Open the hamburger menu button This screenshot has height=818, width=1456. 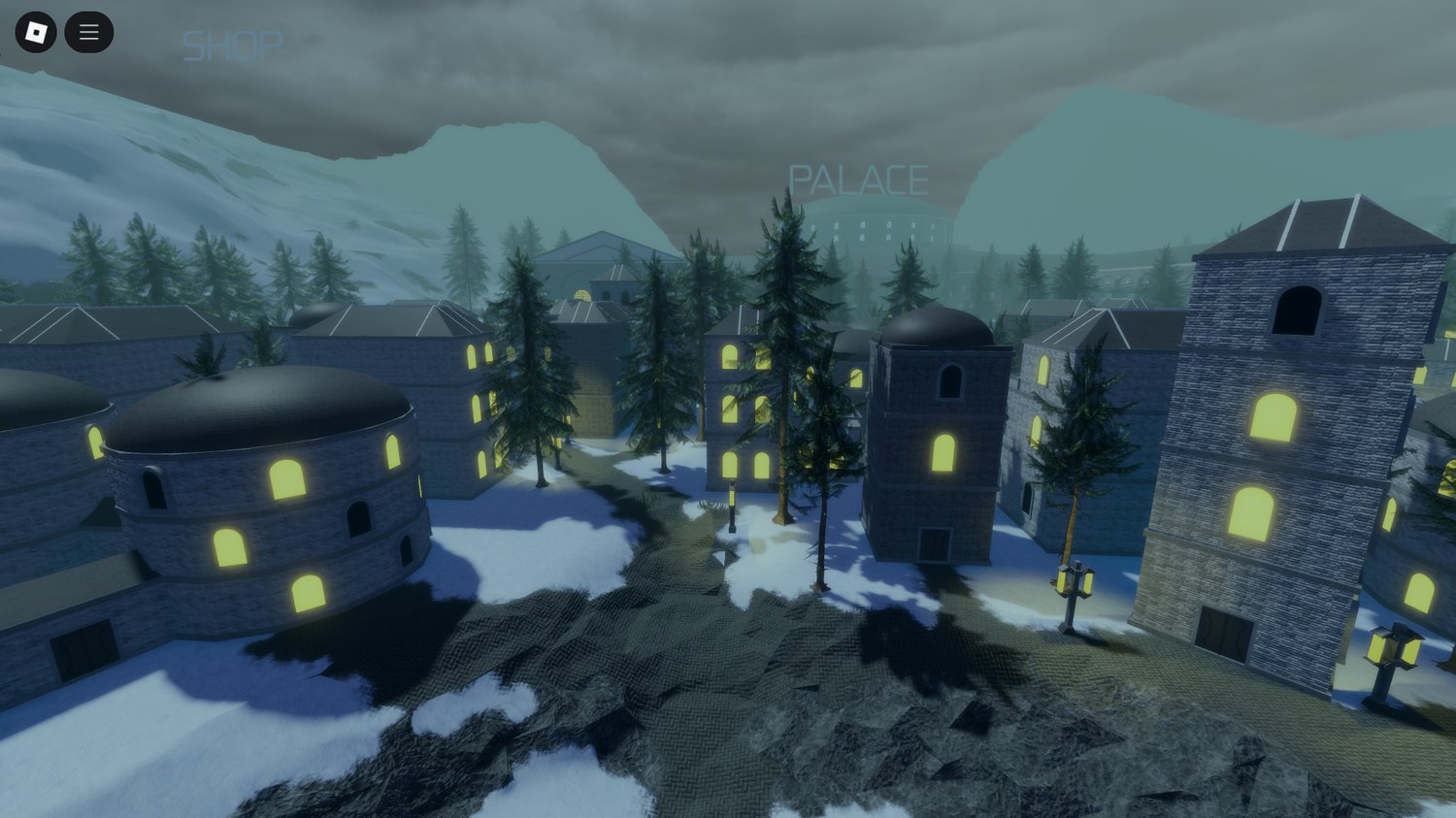click(88, 33)
